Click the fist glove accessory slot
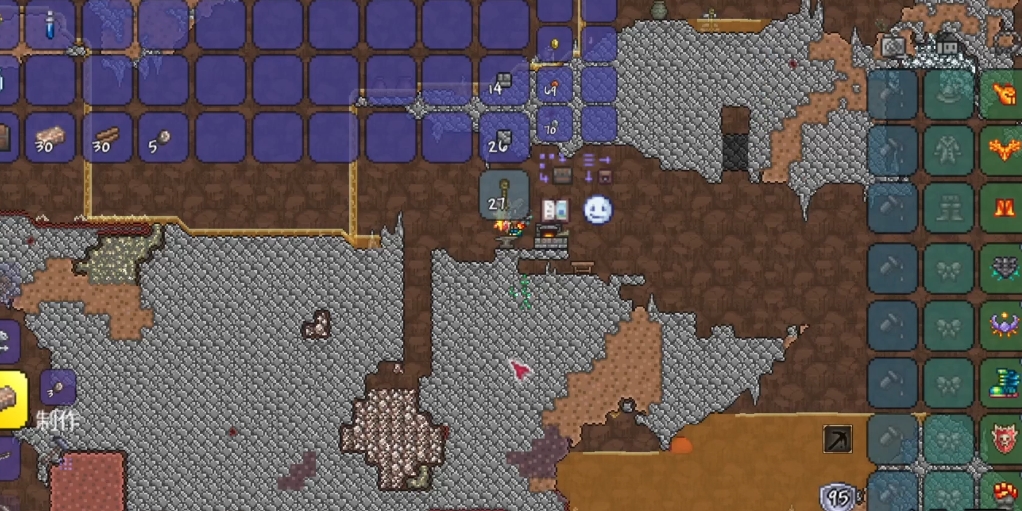The image size is (1022, 511). point(1001,93)
